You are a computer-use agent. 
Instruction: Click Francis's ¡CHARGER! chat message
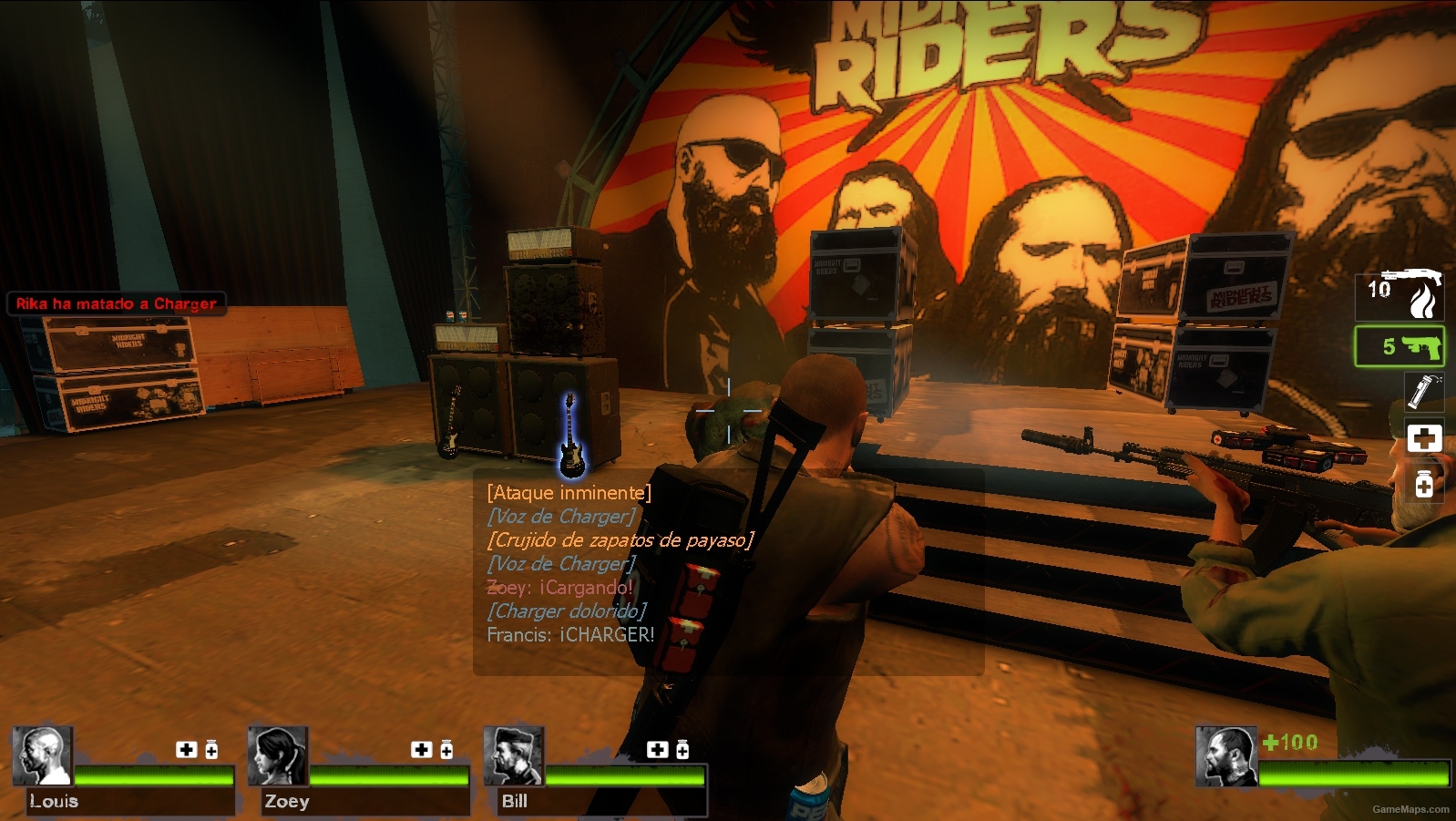569,634
